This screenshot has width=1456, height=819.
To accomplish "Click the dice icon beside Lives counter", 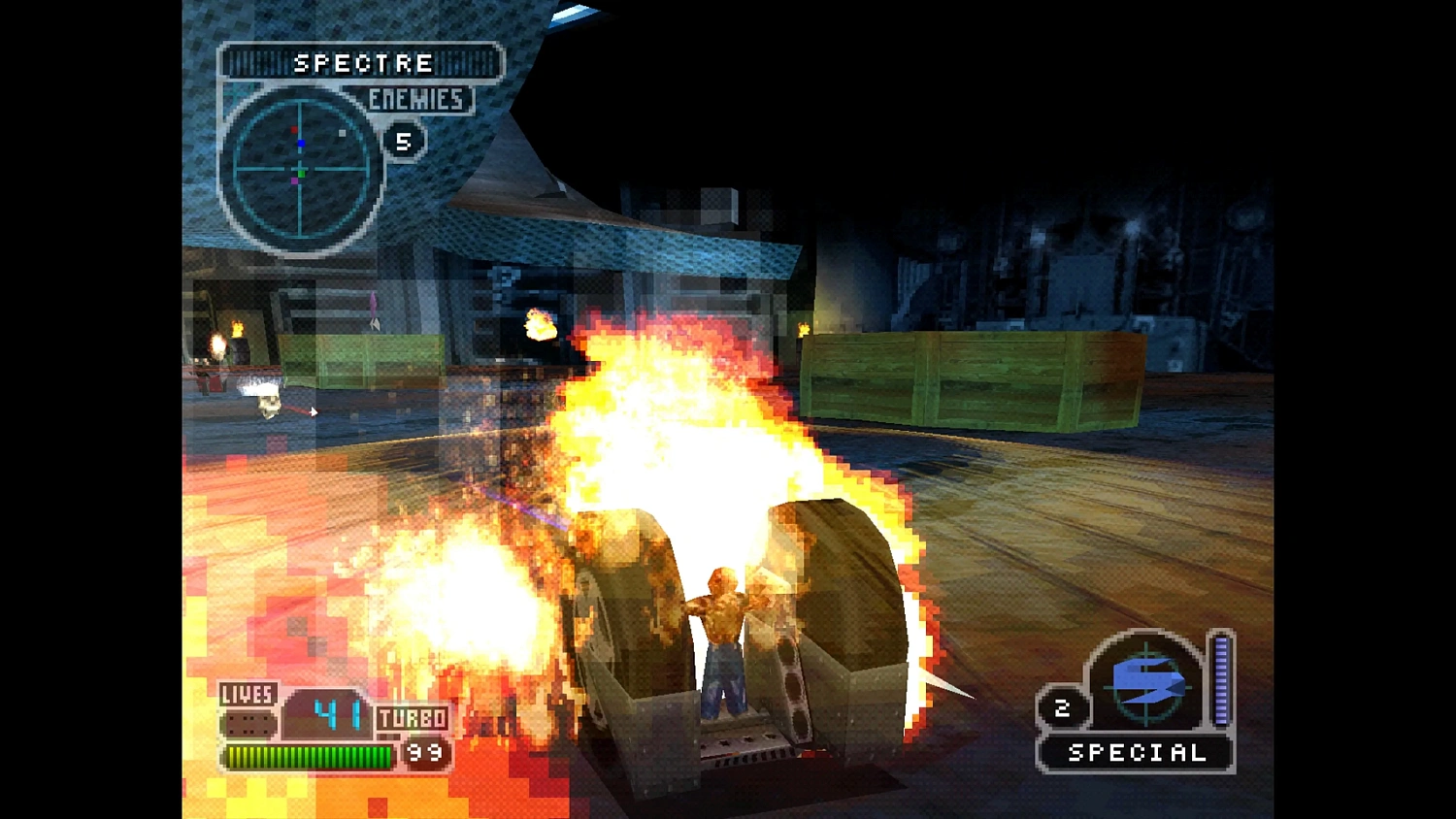I will coord(247,722).
